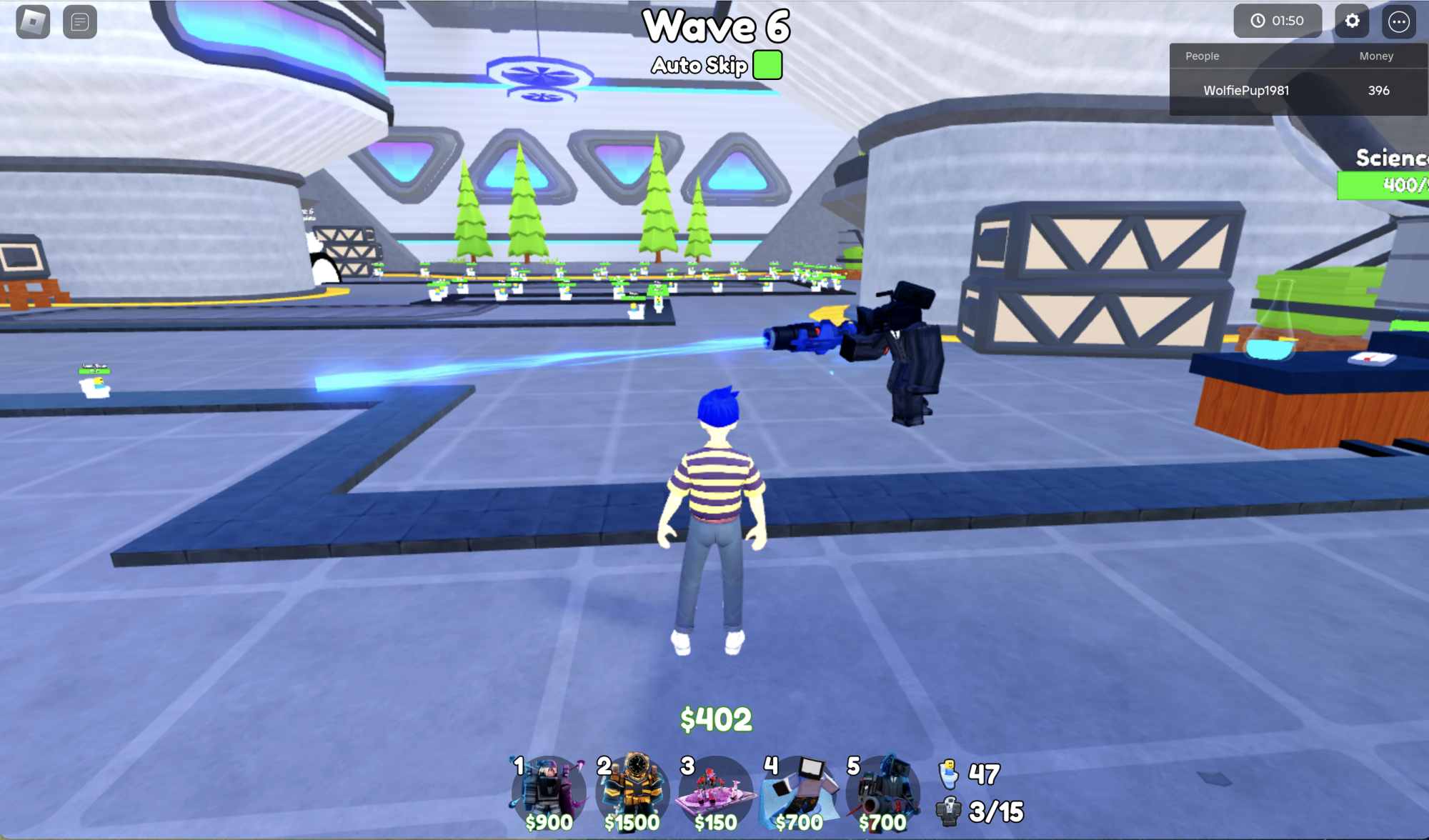Click WolfiePup1981 in the player list
1429x840 pixels.
tap(1248, 91)
